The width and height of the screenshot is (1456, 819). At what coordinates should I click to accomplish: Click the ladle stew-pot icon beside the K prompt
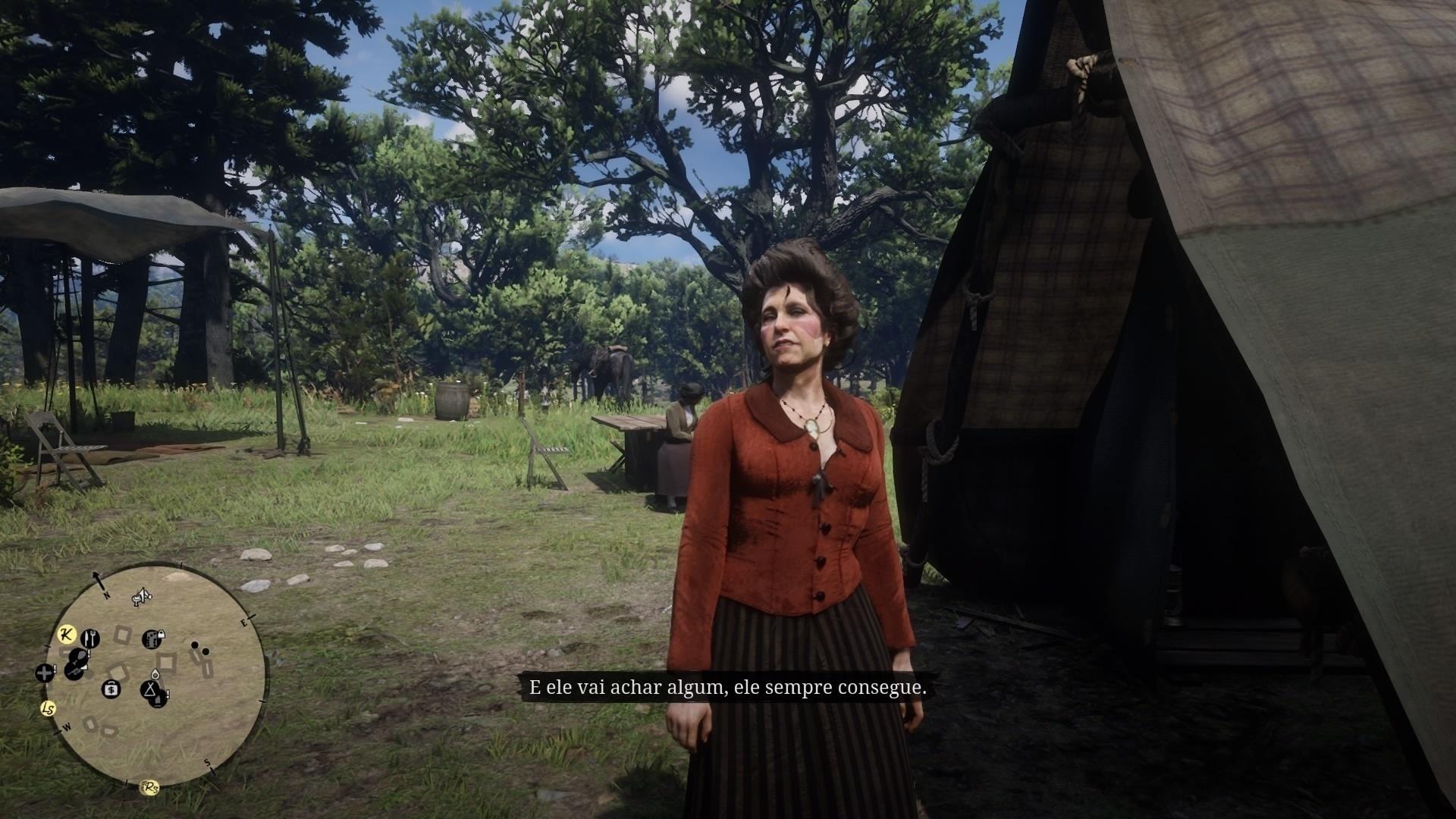click(78, 656)
